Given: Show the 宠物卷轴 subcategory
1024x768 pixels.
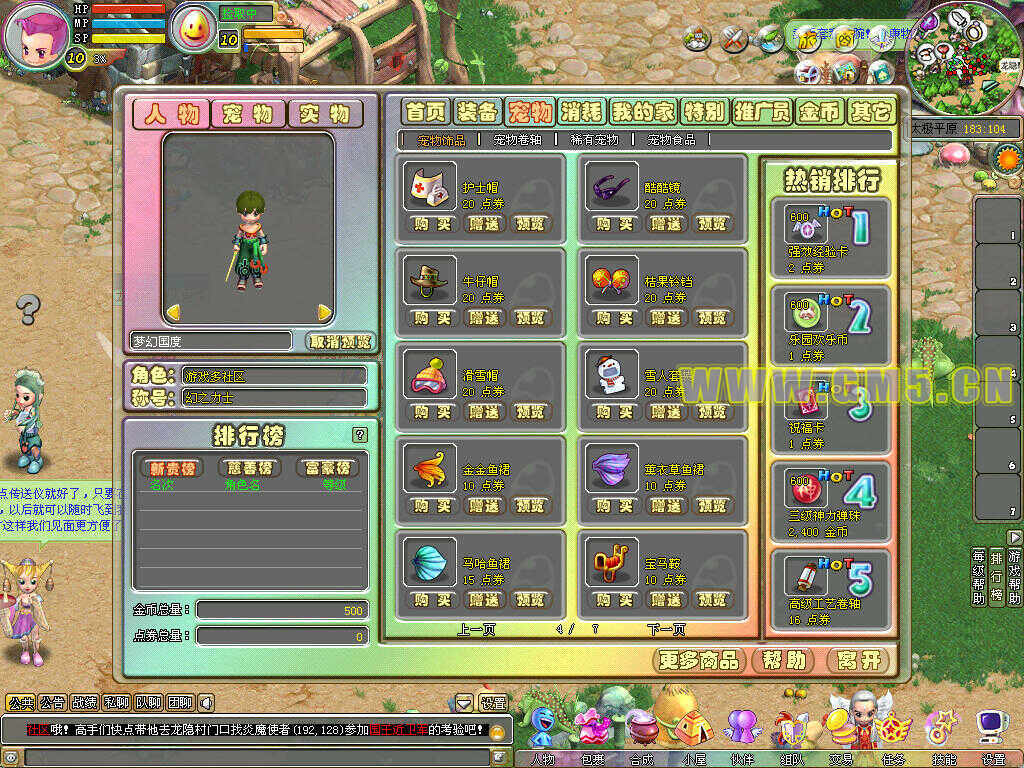Looking at the screenshot, I should [x=519, y=140].
